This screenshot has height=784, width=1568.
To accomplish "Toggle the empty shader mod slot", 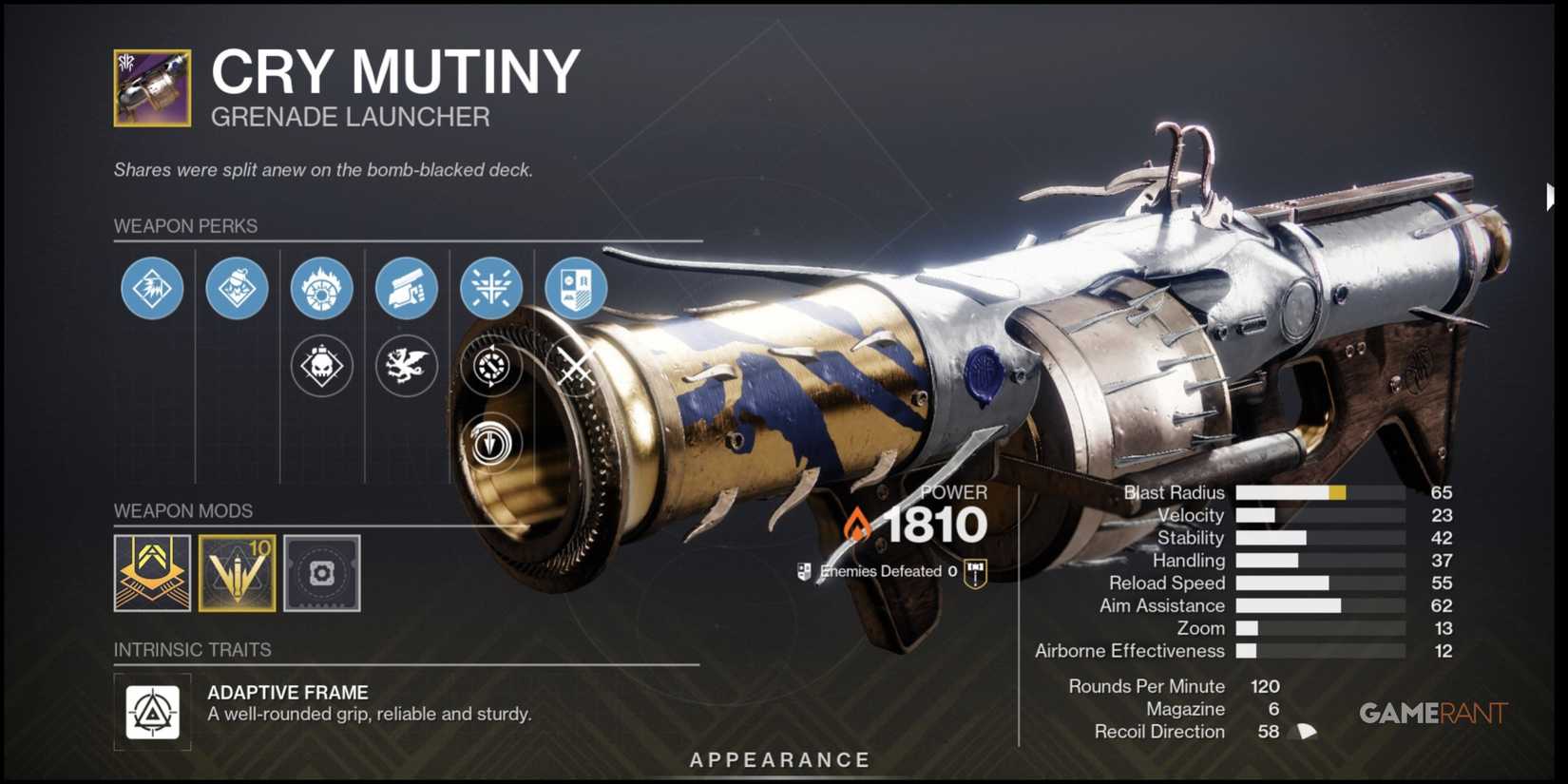I will (x=321, y=573).
